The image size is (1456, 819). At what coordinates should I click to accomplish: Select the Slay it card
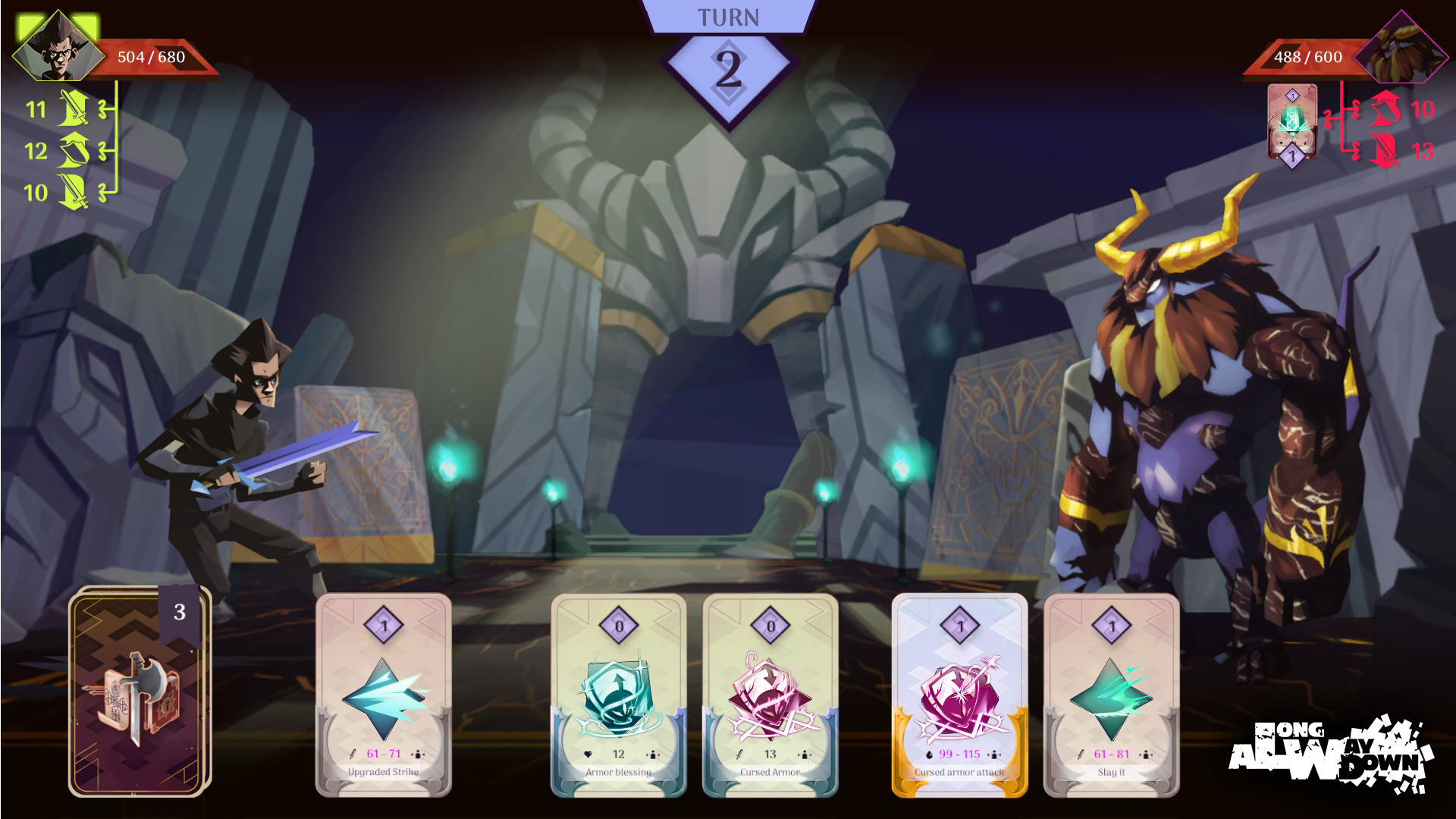click(x=1112, y=695)
